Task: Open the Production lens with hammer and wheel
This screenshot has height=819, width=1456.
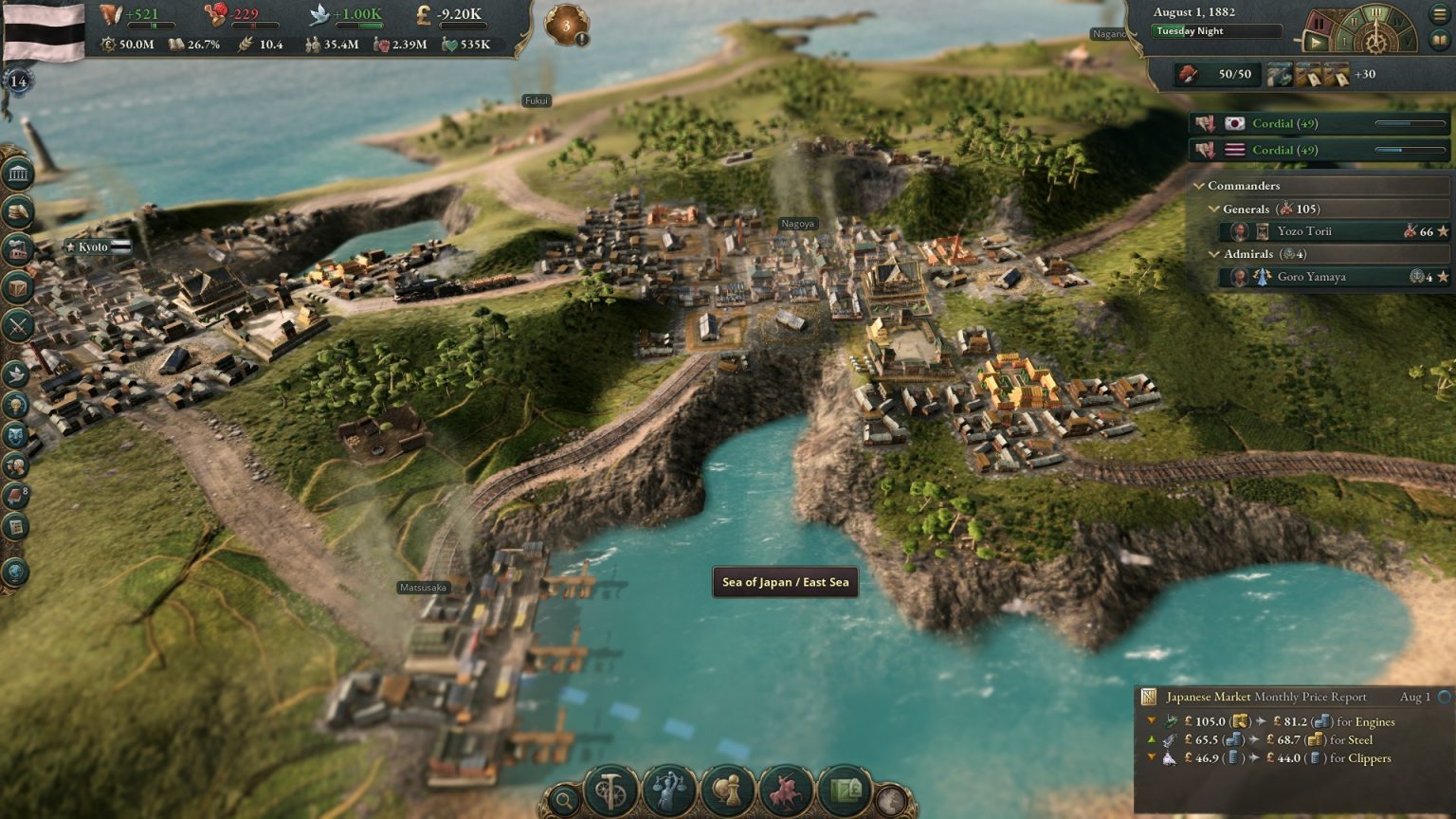Action: click(x=610, y=790)
